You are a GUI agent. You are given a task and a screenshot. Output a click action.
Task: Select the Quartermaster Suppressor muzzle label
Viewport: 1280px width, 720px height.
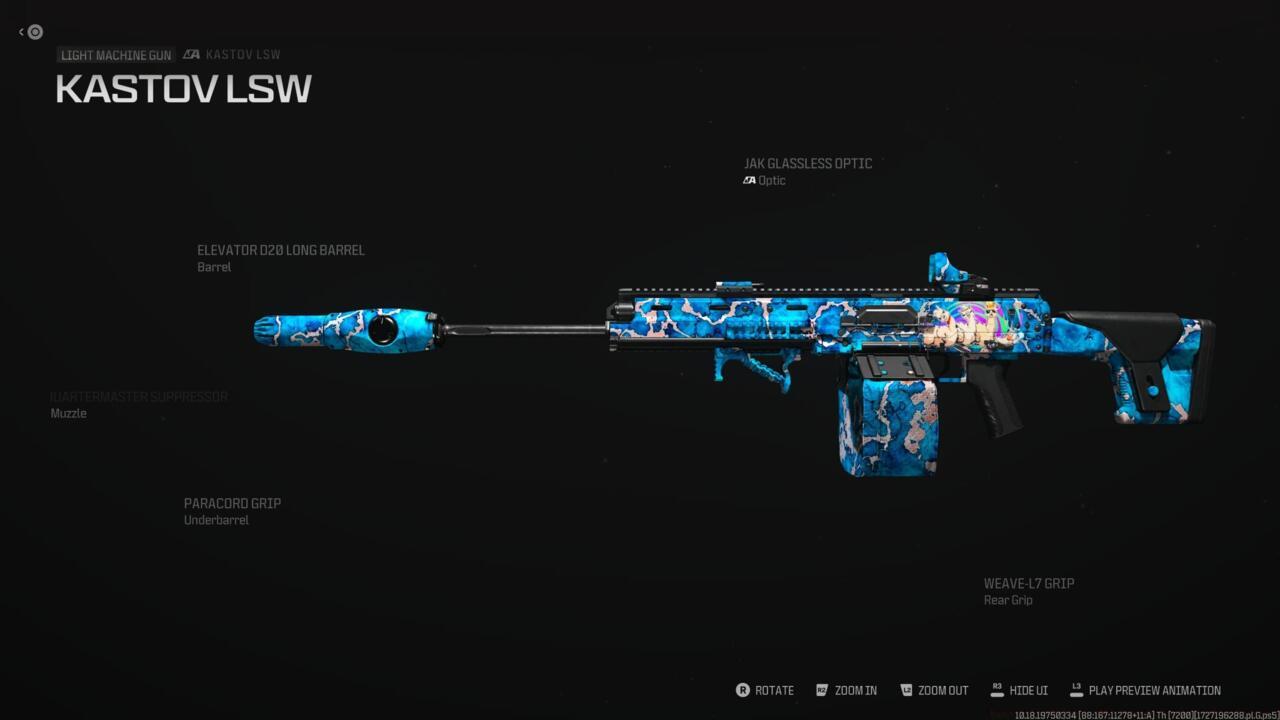tap(139, 398)
